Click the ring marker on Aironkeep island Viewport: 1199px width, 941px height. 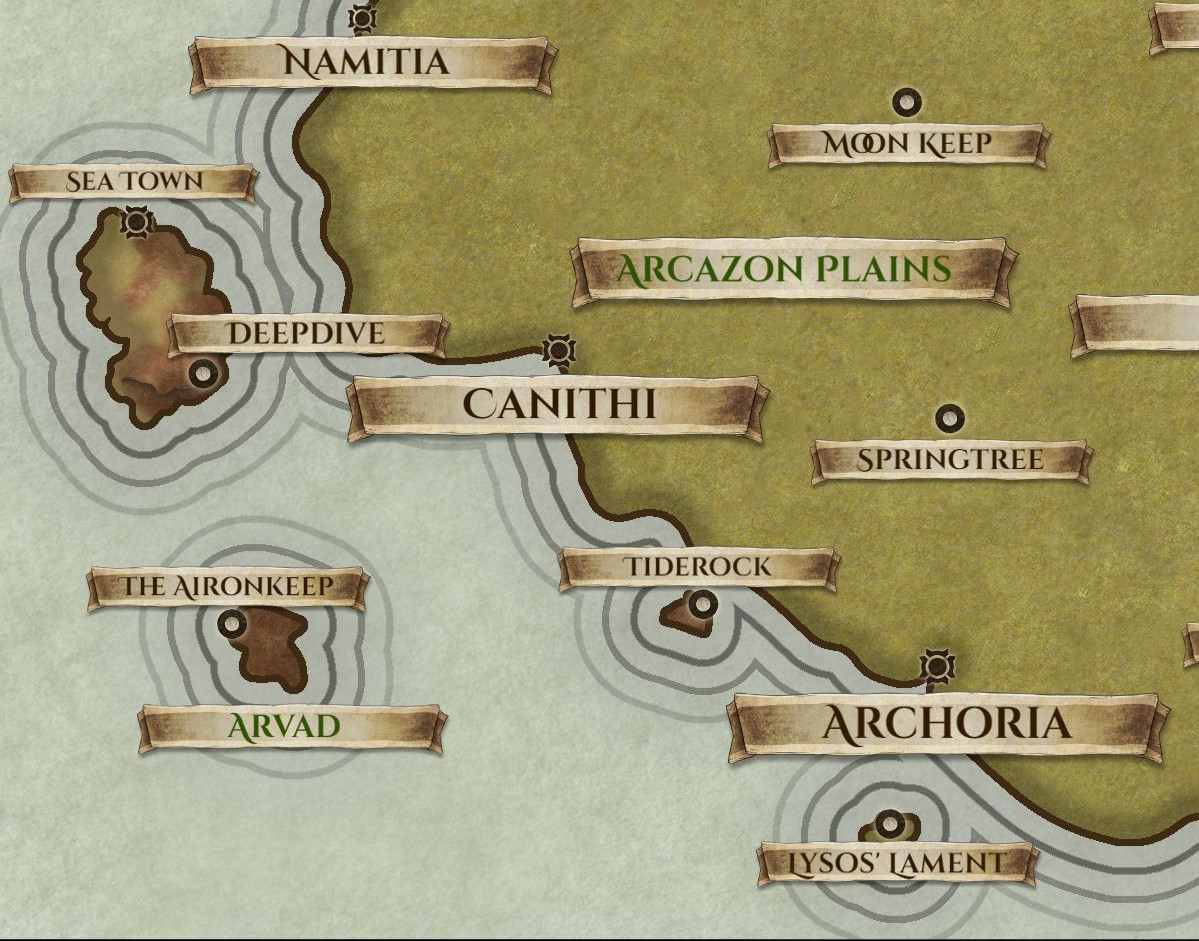pyautogui.click(x=232, y=625)
